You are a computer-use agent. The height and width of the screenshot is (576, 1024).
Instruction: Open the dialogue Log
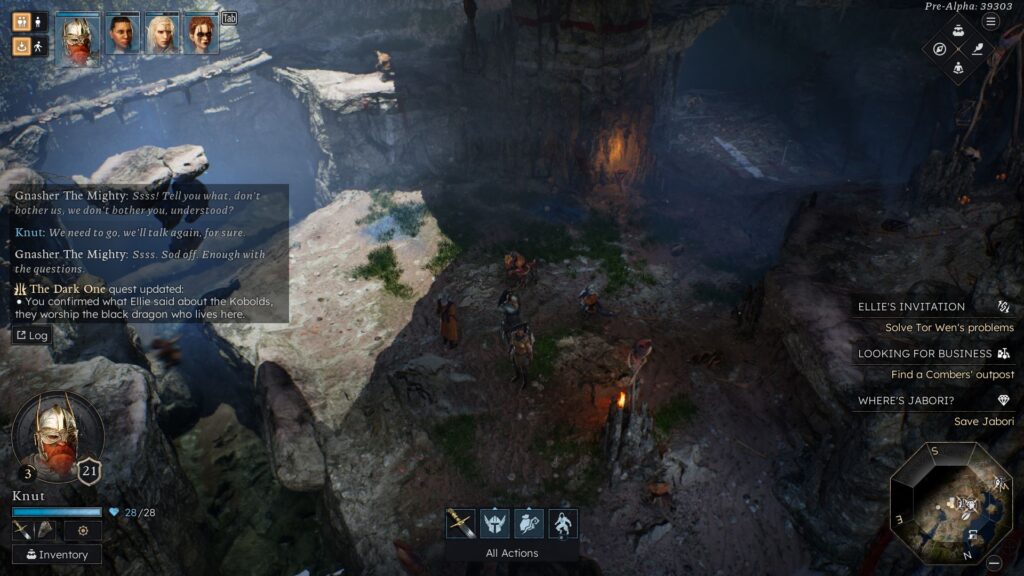pos(31,336)
